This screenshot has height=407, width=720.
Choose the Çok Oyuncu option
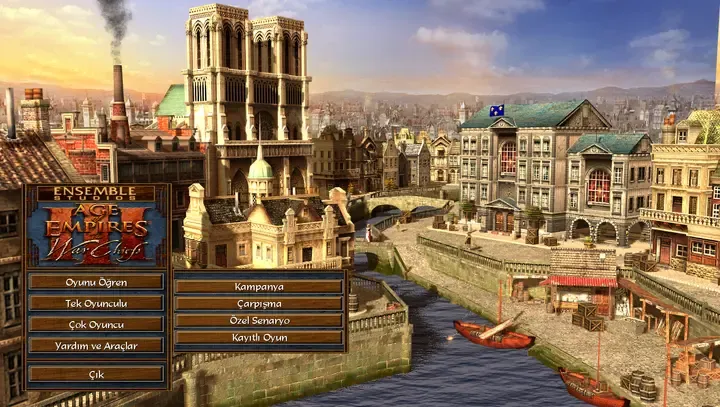click(96, 324)
